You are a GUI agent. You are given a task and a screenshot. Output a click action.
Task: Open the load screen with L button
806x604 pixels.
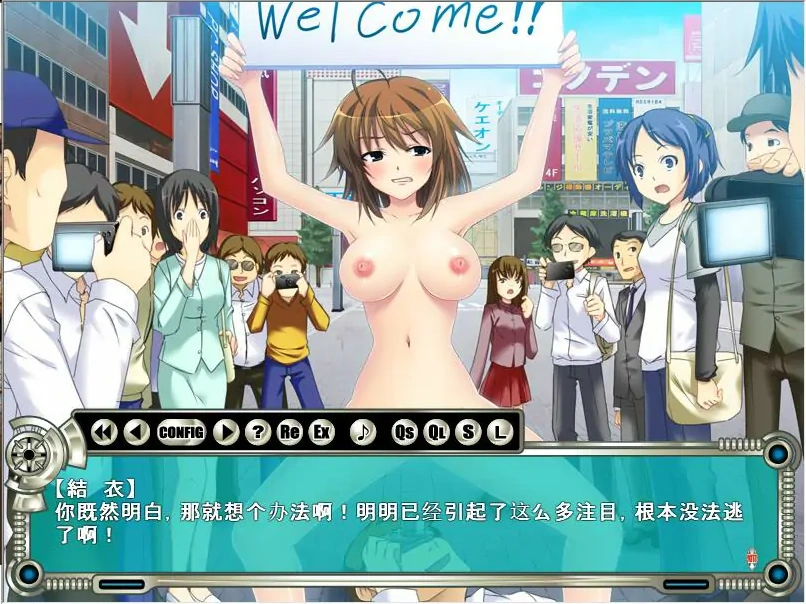(499, 432)
